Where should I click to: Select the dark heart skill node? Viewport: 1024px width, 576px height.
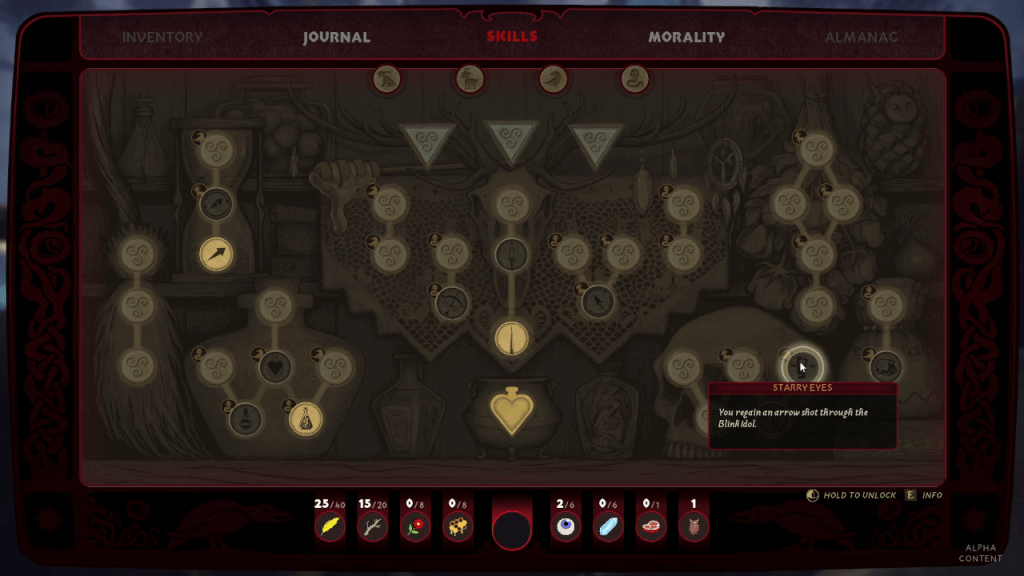pyautogui.click(x=276, y=367)
